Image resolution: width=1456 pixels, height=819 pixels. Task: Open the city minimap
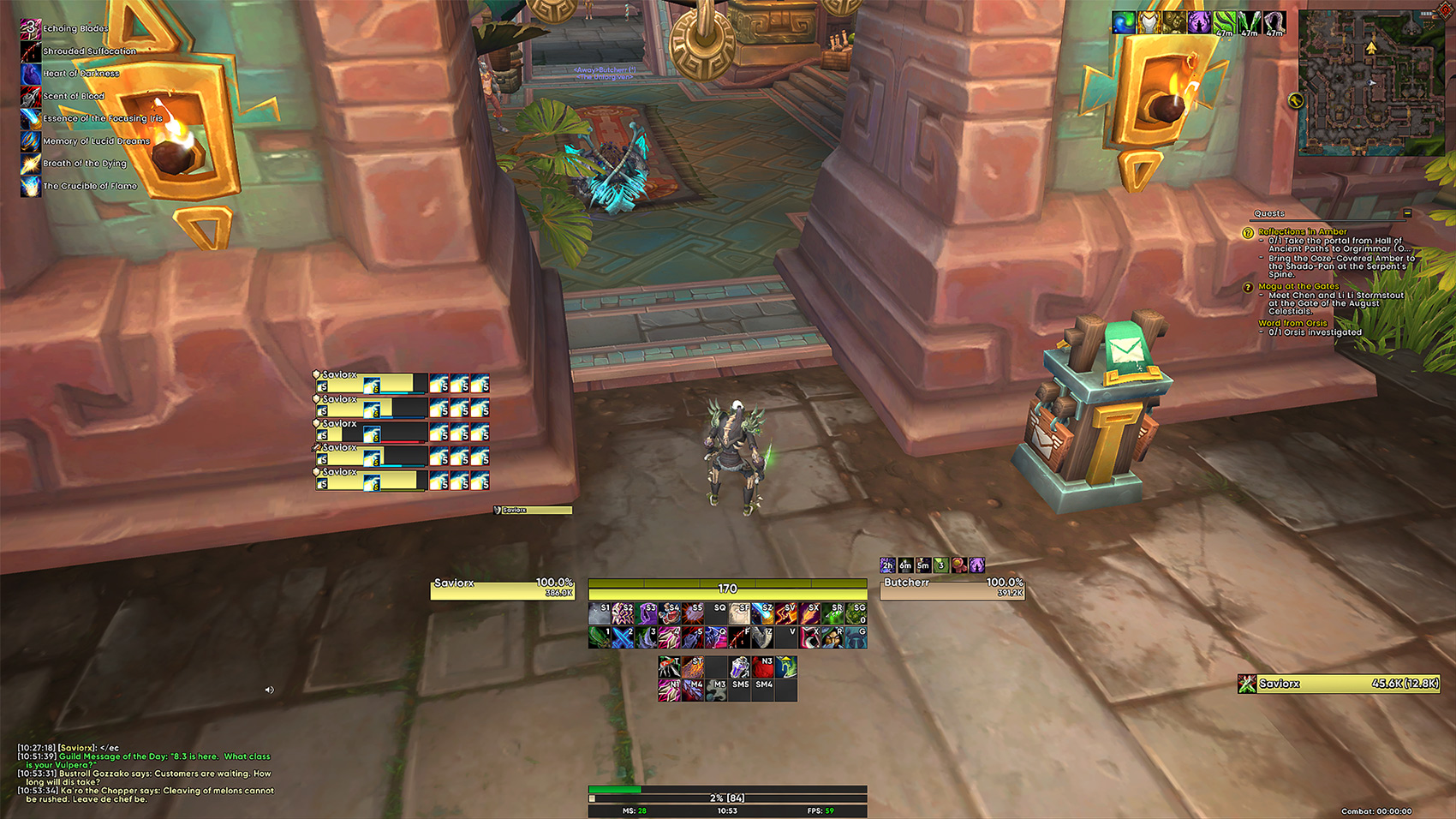(1361, 83)
